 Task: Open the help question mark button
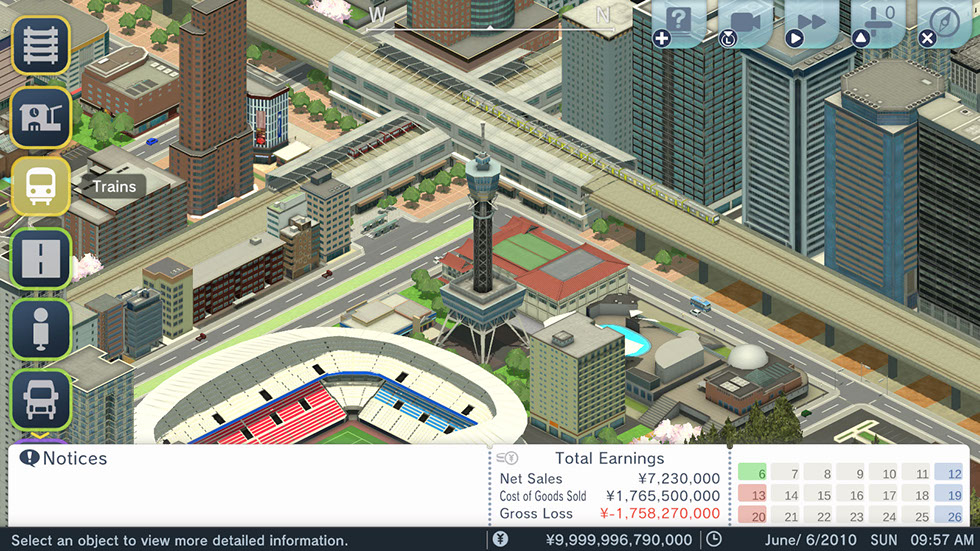[680, 23]
